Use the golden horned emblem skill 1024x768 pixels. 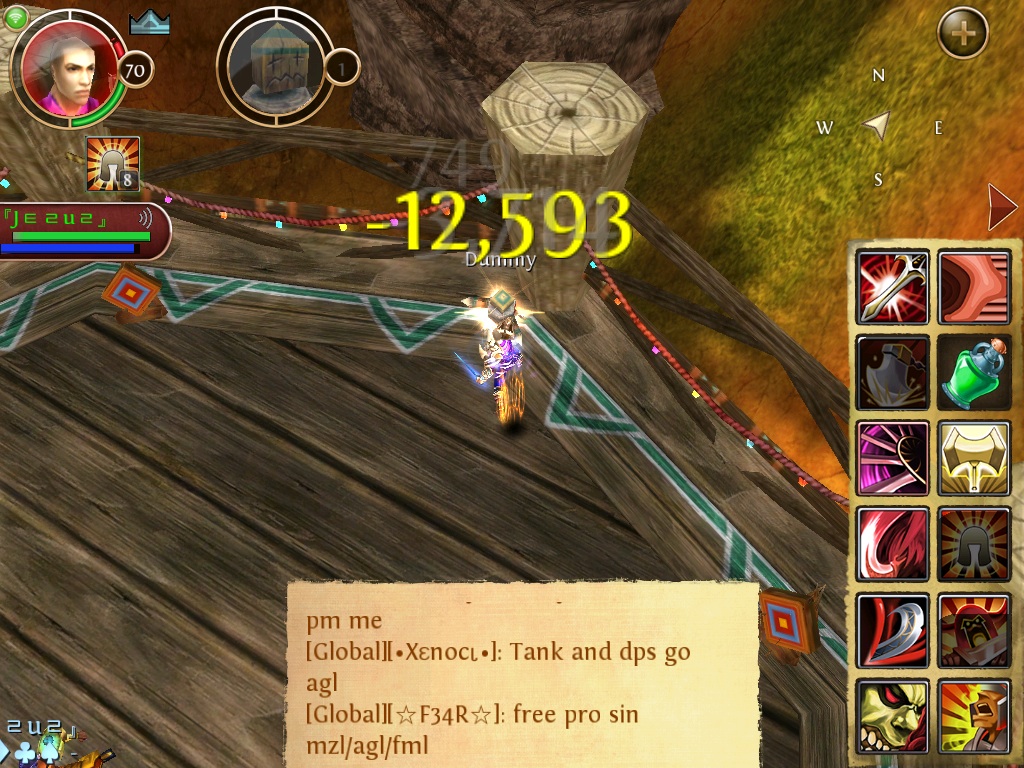pyautogui.click(x=974, y=459)
